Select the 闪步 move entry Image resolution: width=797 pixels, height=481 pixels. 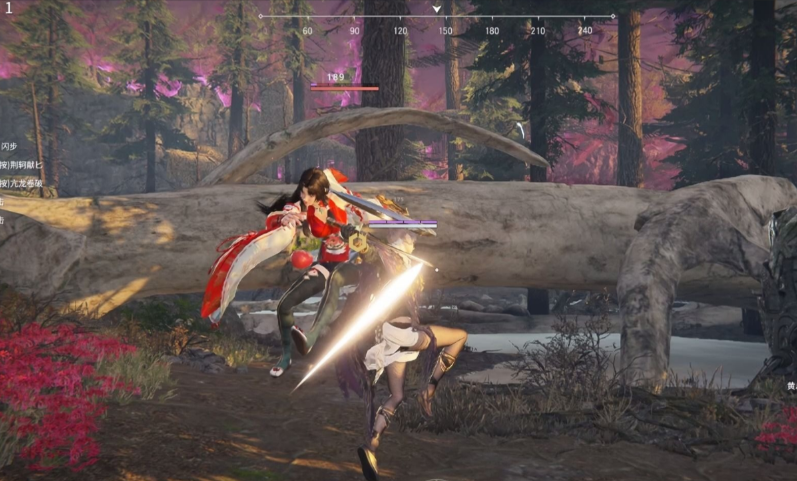click(x=10, y=147)
